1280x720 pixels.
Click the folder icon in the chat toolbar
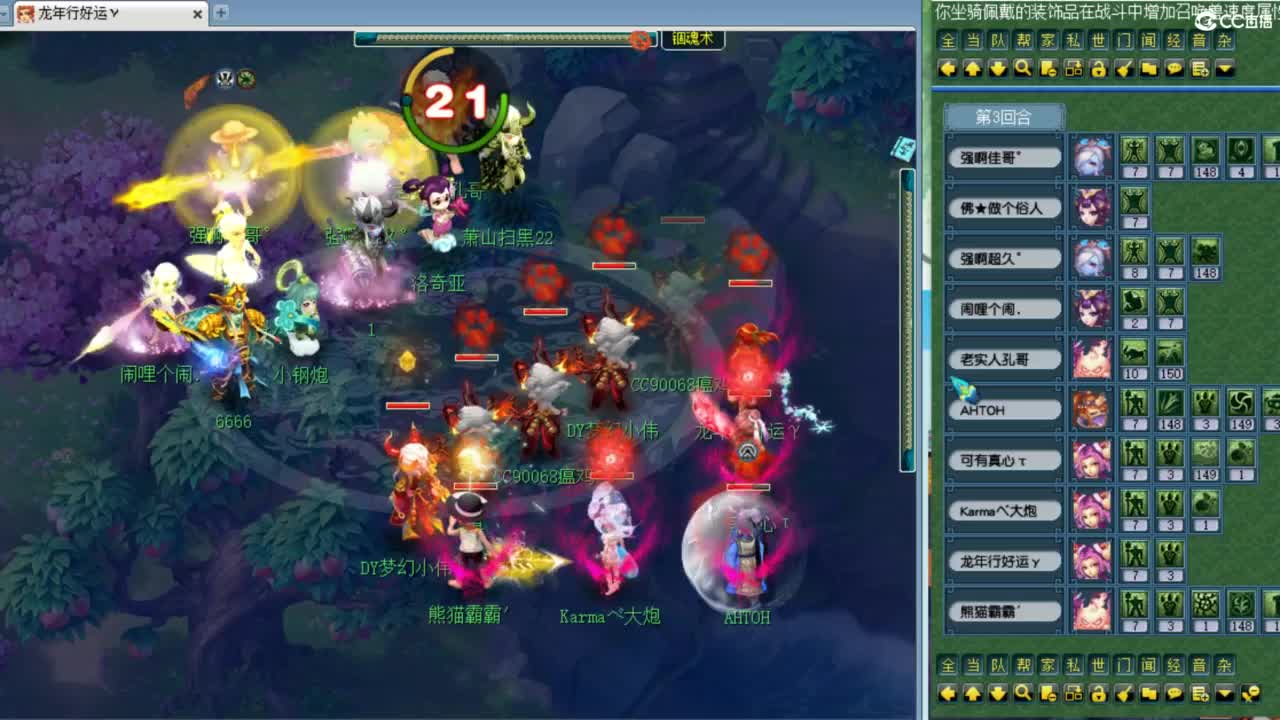click(1148, 68)
